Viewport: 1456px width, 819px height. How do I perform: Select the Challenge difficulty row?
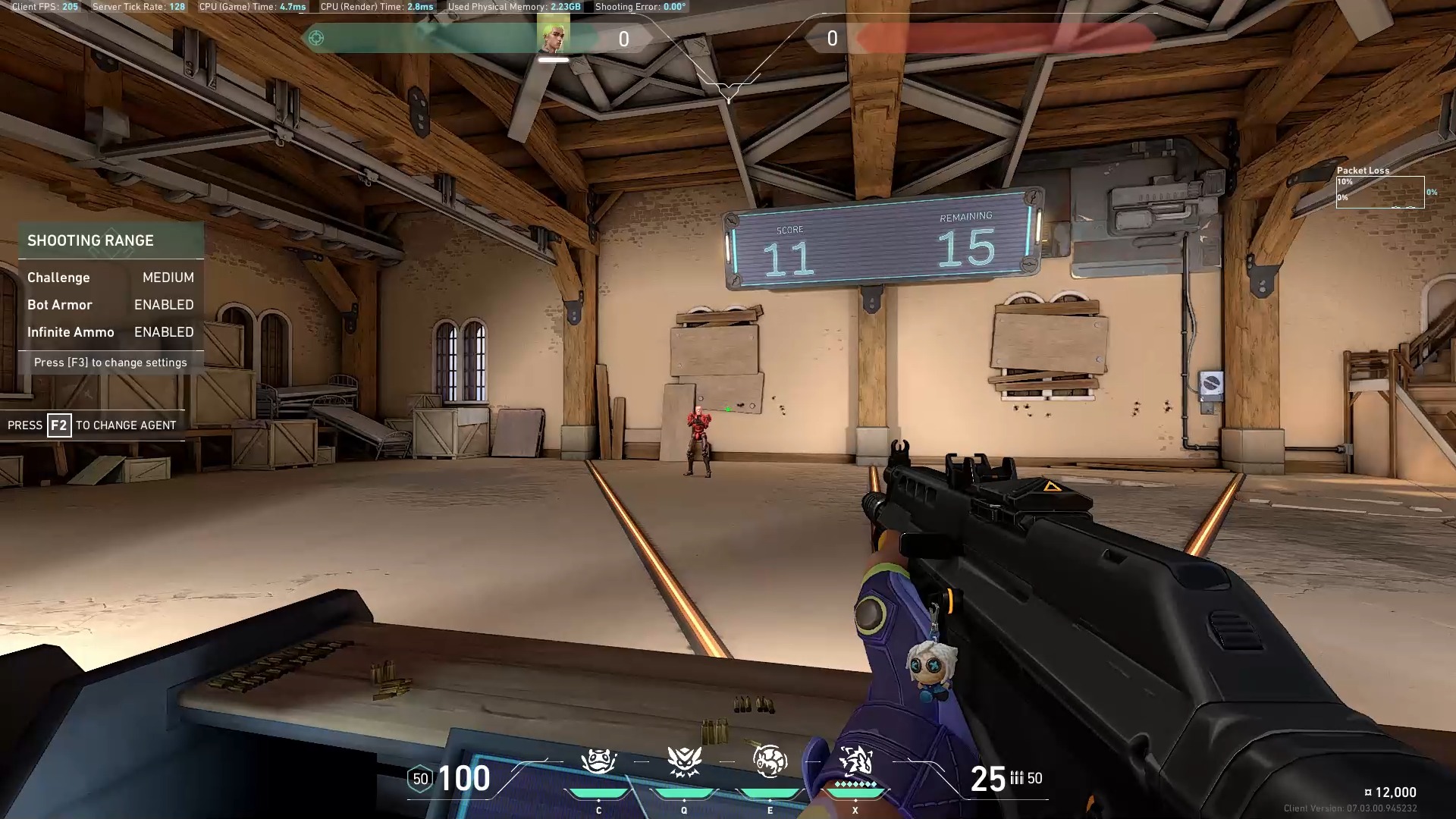point(111,278)
